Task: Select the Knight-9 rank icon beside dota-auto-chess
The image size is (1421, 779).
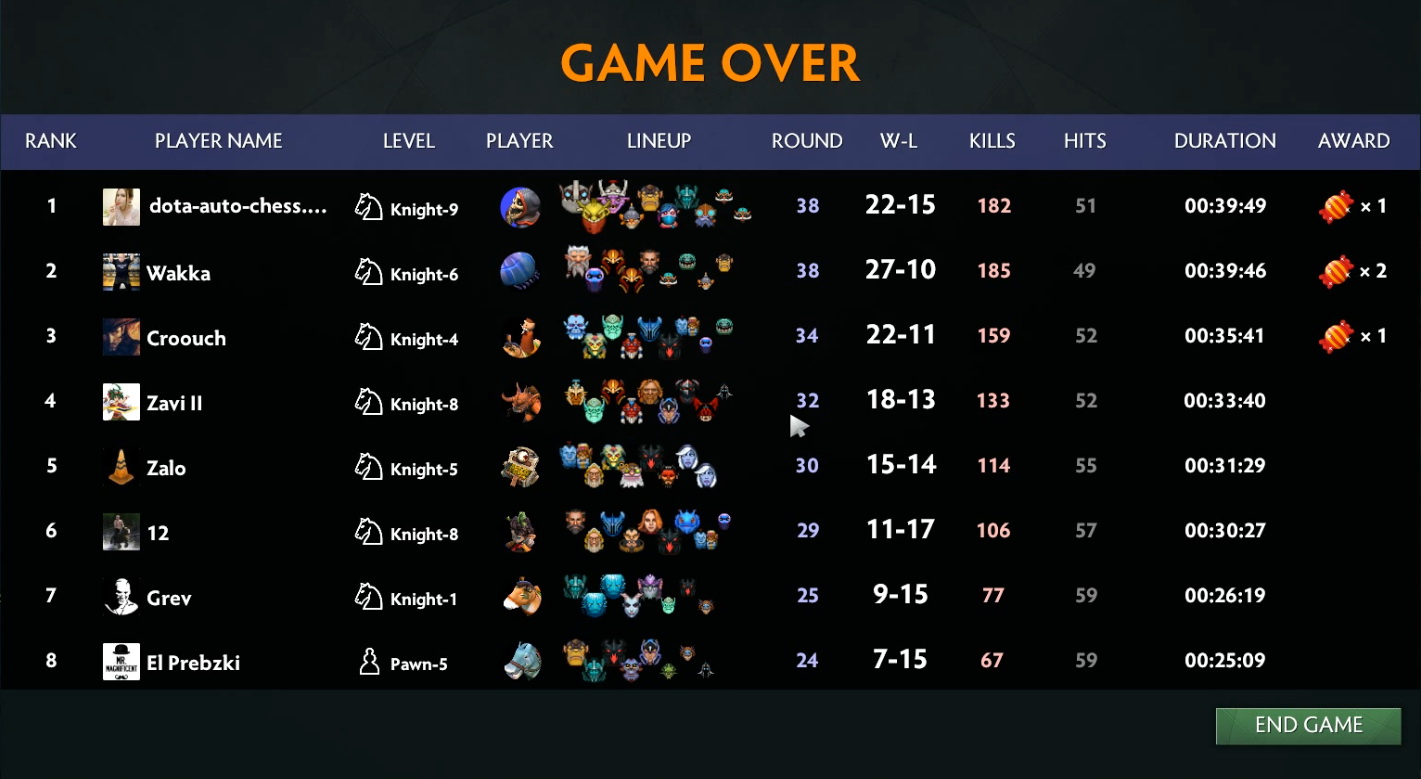Action: 371,206
